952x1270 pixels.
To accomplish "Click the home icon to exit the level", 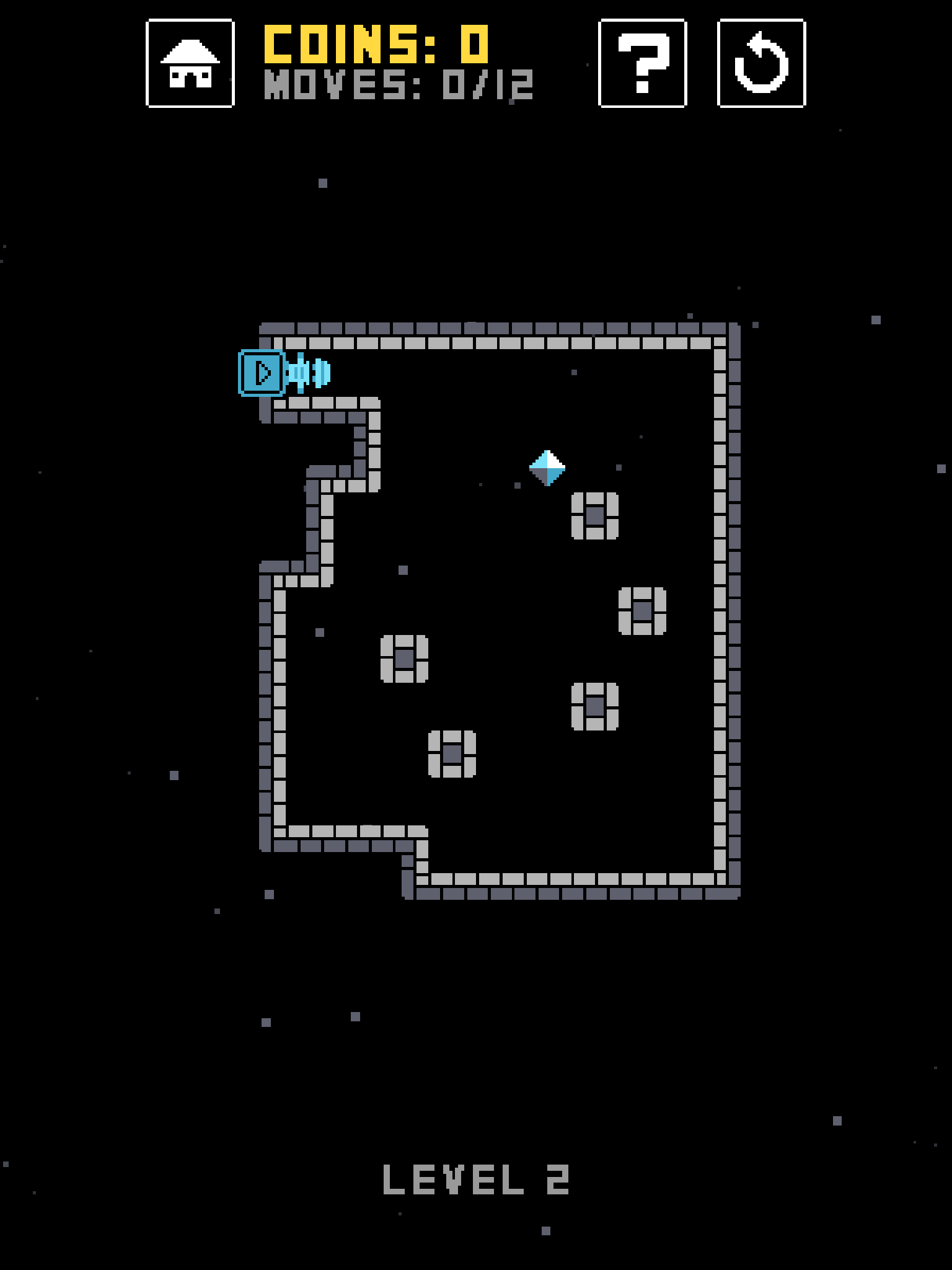I will pos(190,64).
